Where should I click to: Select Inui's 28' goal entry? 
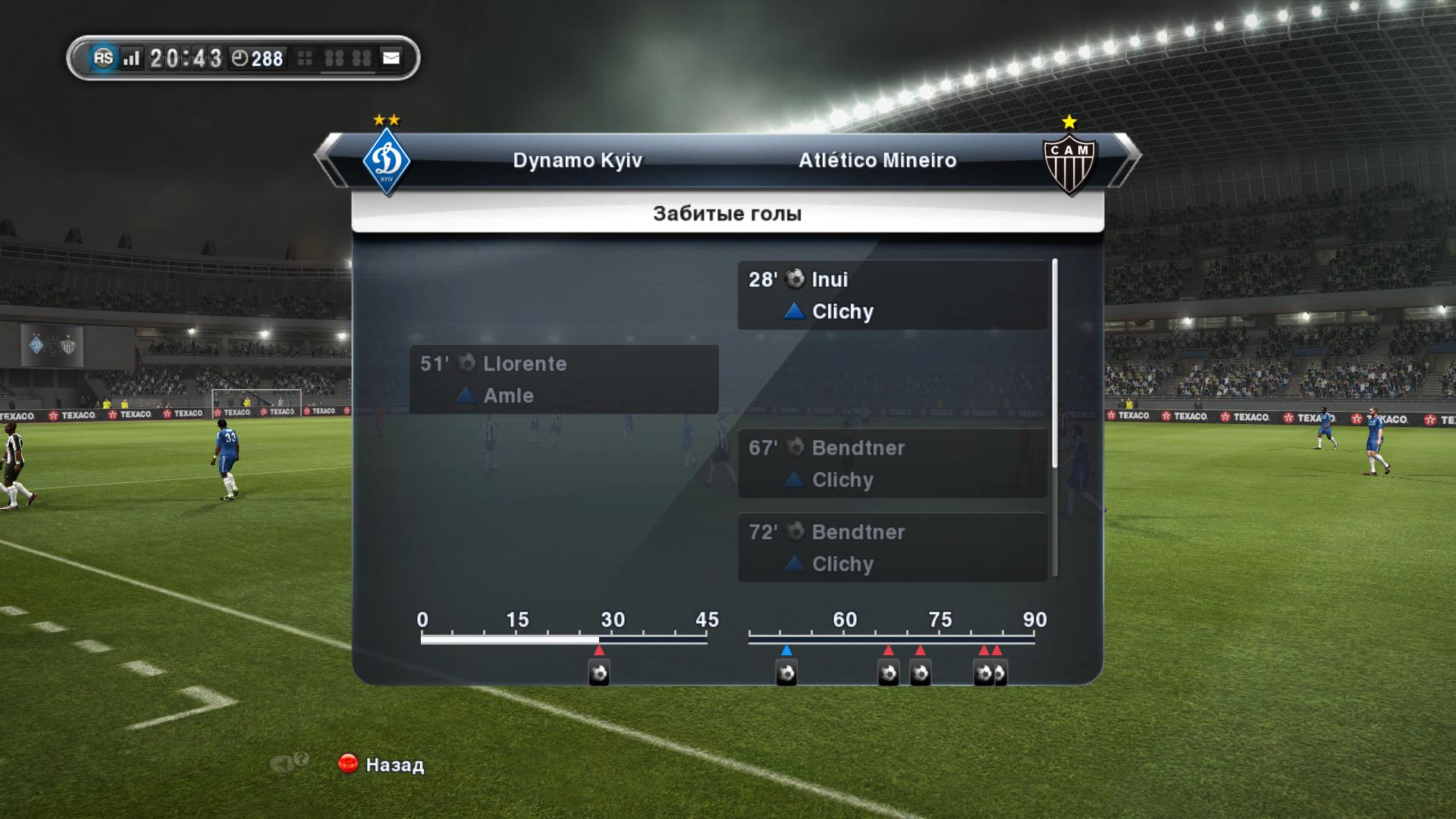pos(892,295)
